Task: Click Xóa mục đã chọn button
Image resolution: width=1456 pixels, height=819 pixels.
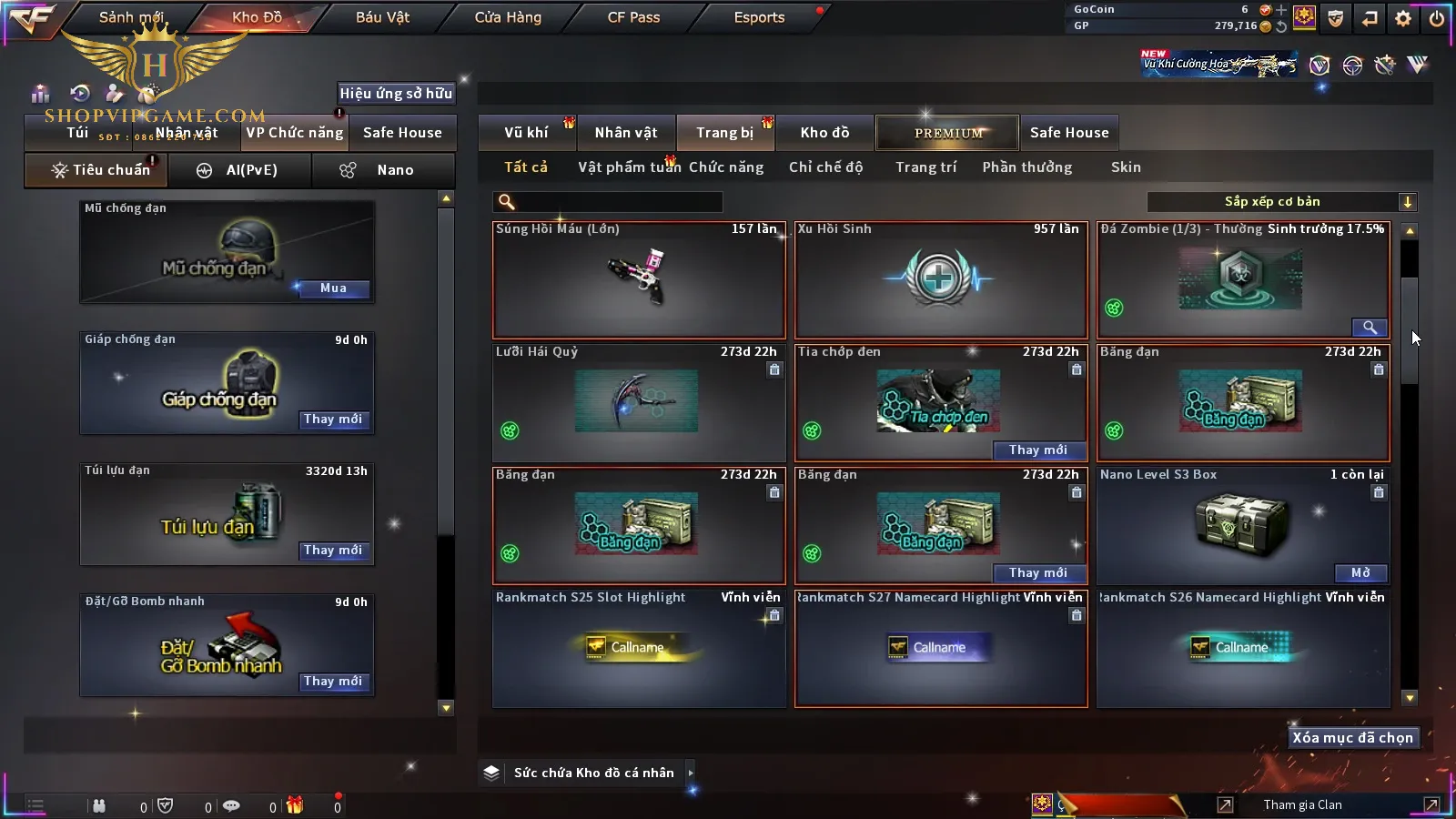Action: tap(1352, 738)
